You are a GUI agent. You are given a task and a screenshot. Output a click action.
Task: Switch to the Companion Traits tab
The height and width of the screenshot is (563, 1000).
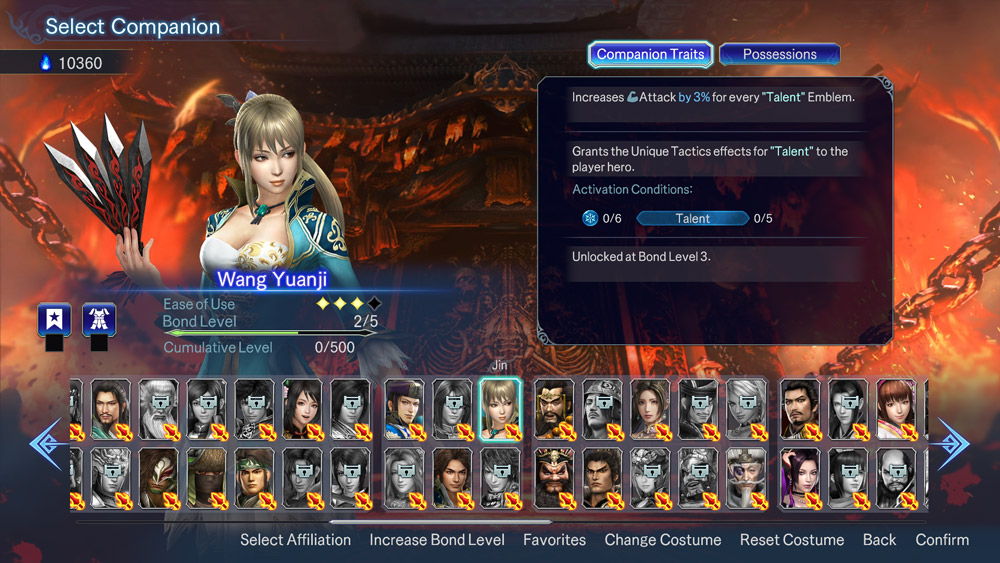pyautogui.click(x=651, y=54)
